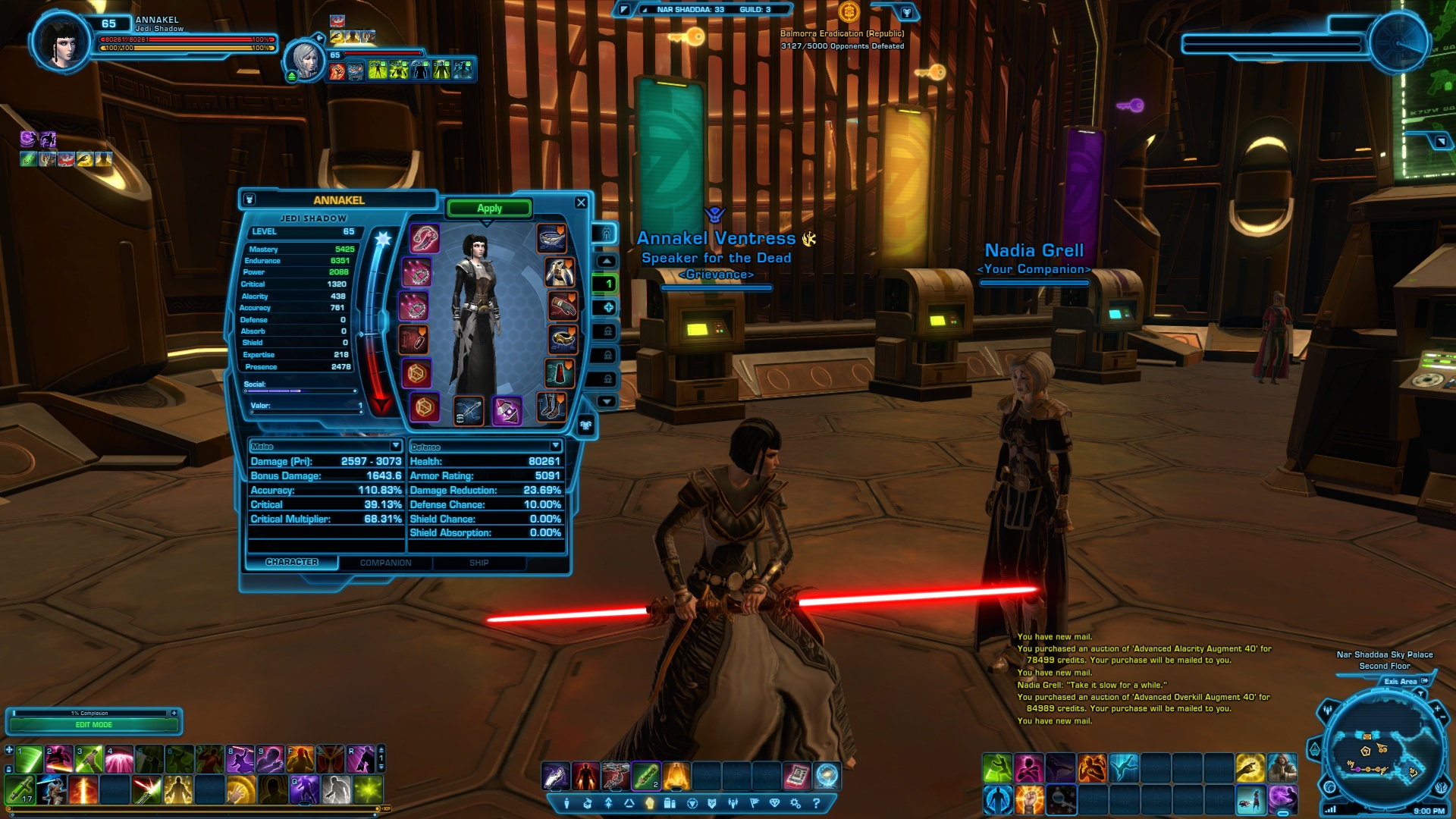Expand the Defense stats dropdown
This screenshot has width=1456, height=819.
tap(555, 446)
